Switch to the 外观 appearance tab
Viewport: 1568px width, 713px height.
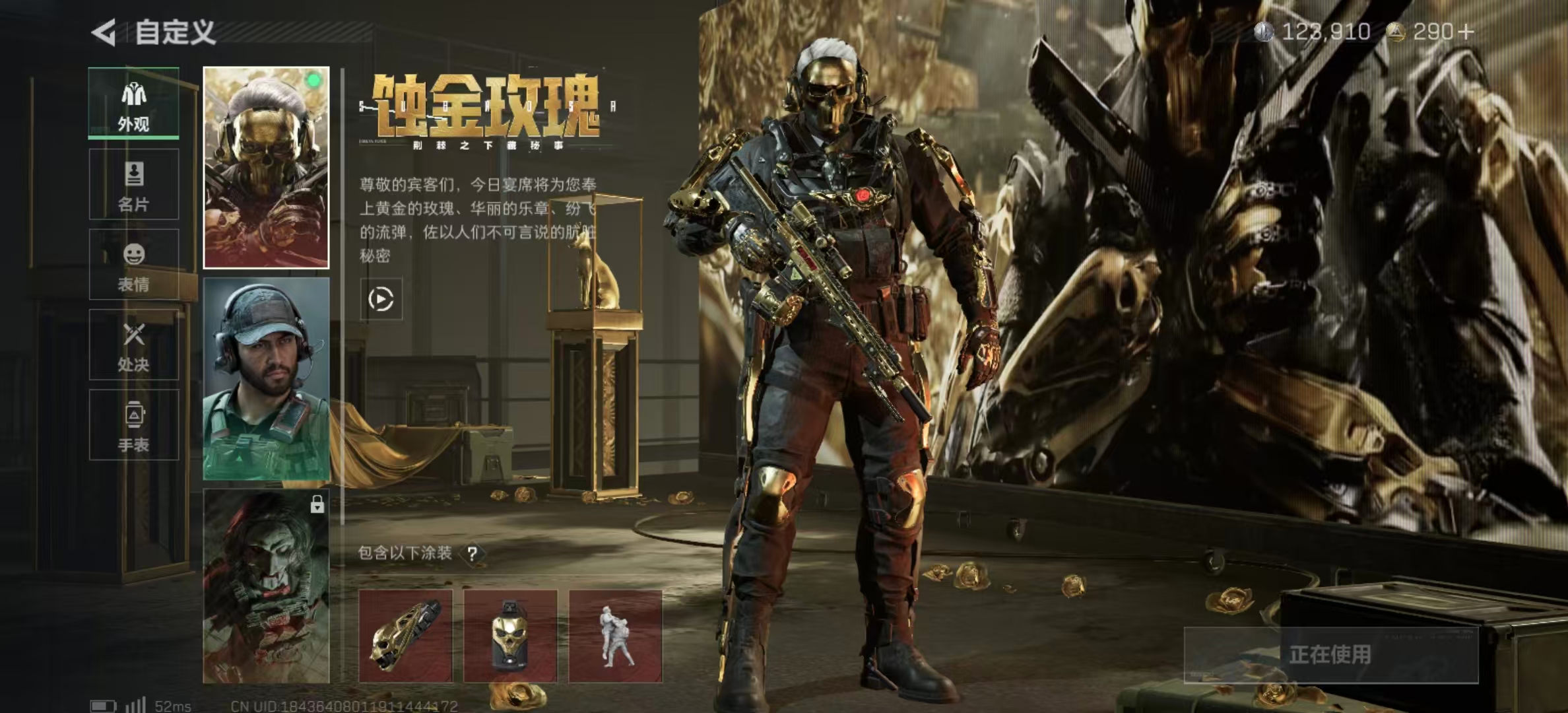point(134,104)
